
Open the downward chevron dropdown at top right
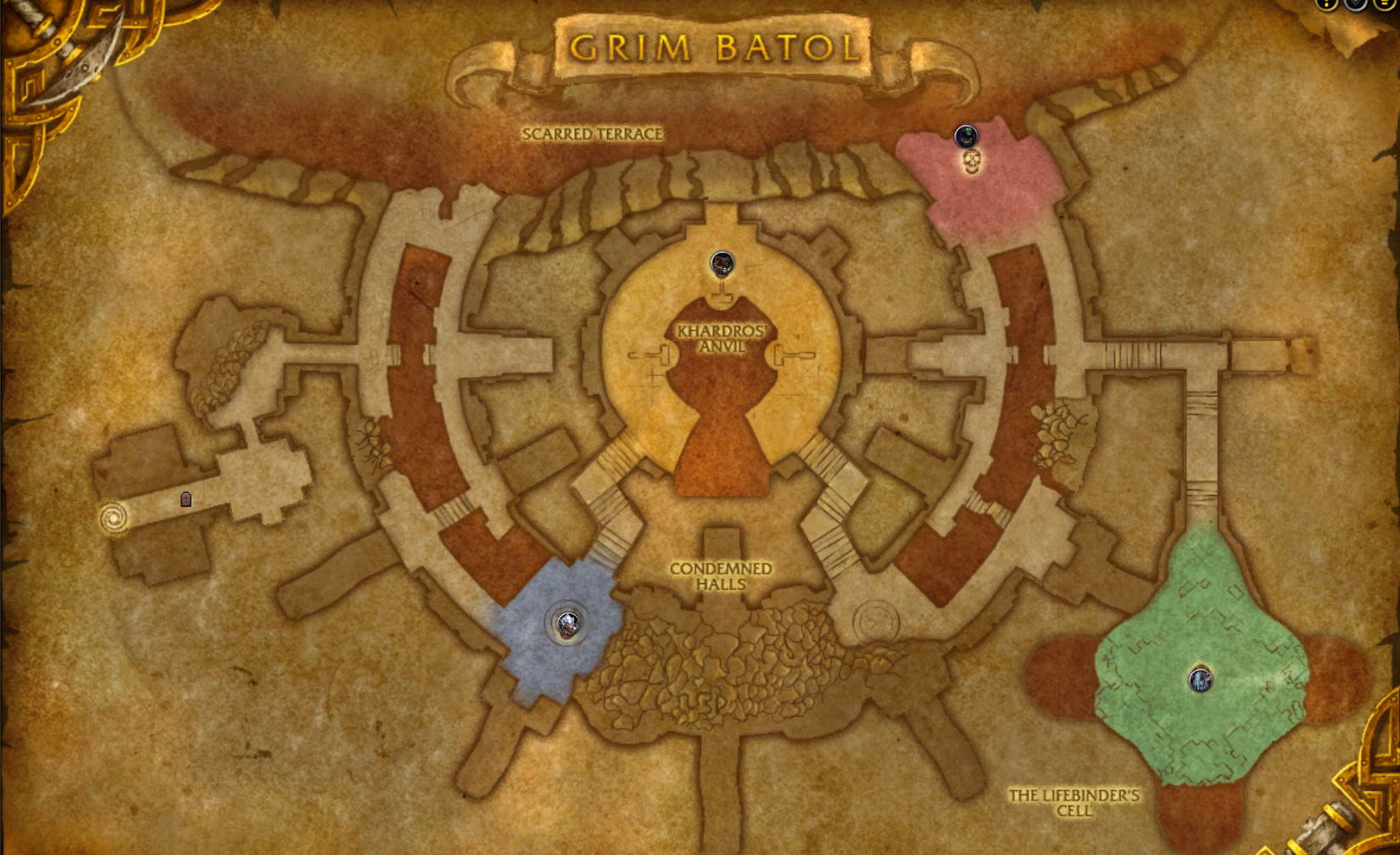[x=1355, y=5]
